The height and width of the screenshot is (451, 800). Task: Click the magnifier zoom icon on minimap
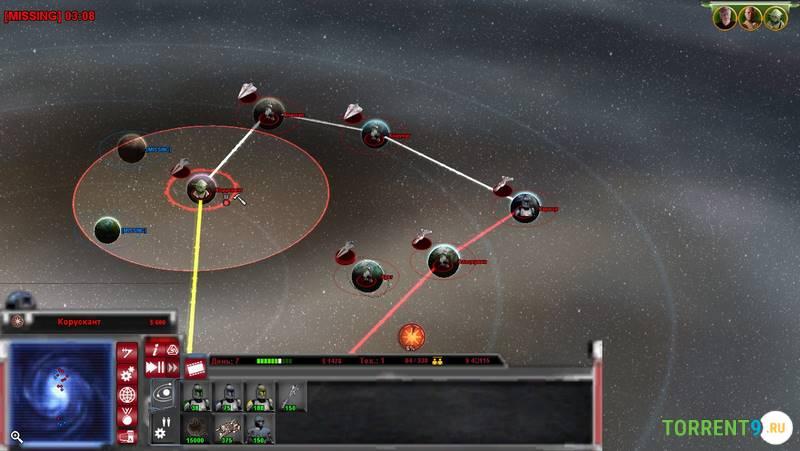(x=17, y=436)
